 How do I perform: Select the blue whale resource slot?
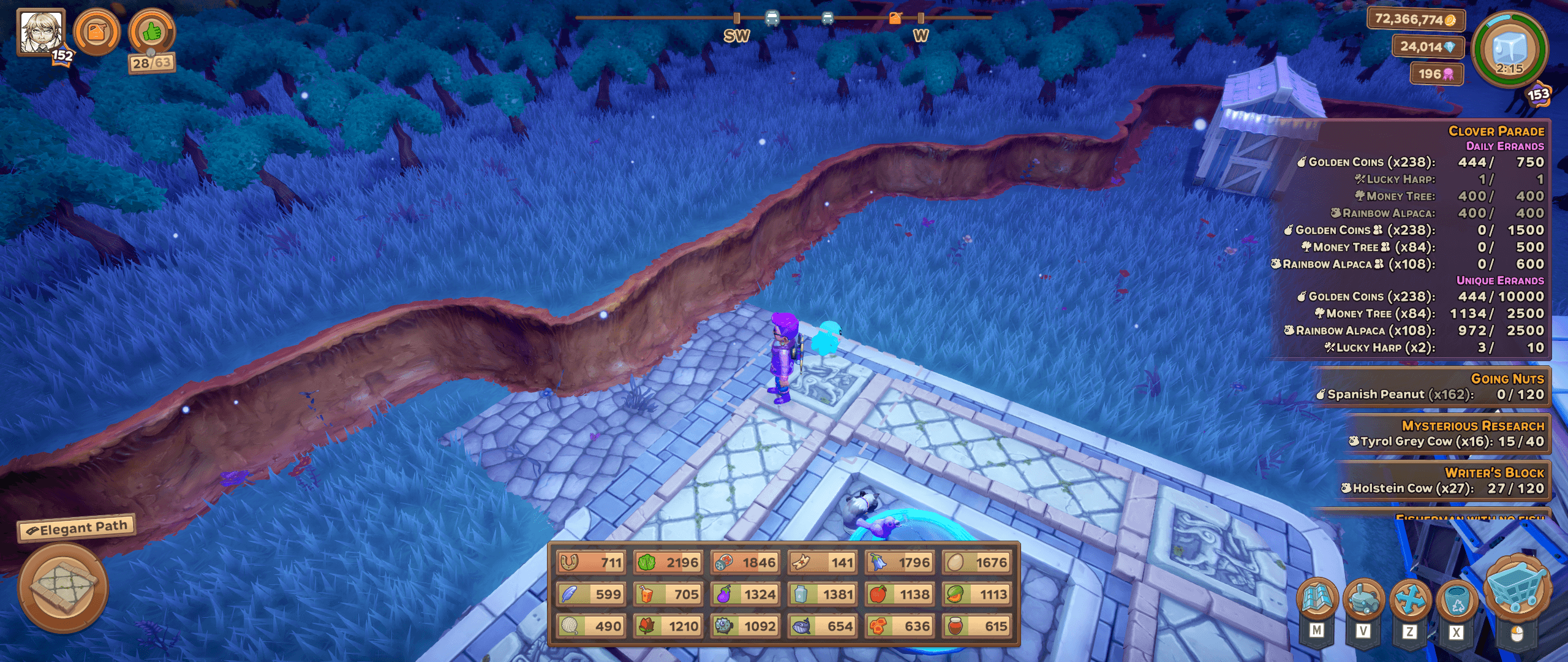click(x=823, y=626)
